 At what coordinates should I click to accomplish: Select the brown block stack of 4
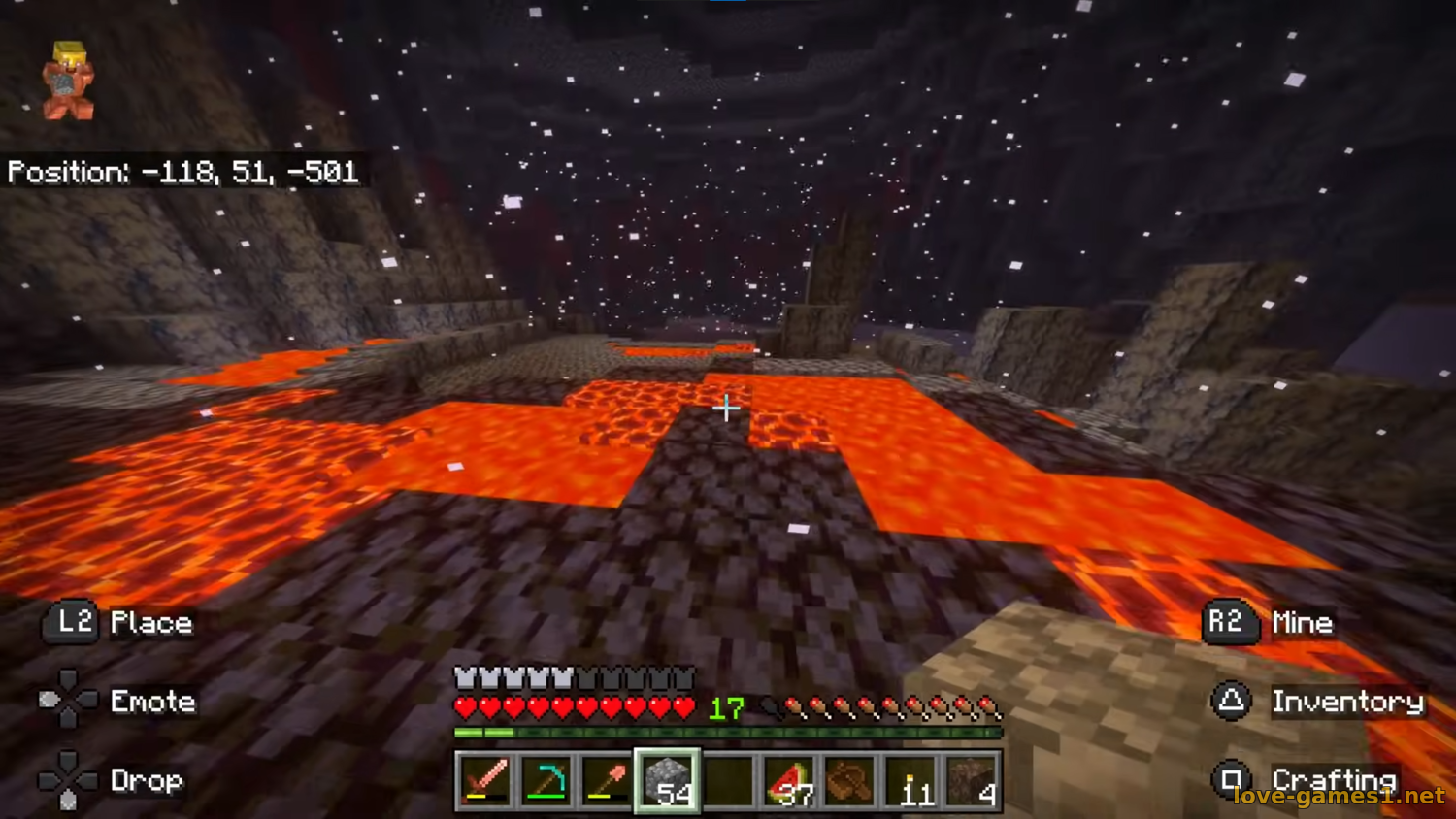(972, 780)
